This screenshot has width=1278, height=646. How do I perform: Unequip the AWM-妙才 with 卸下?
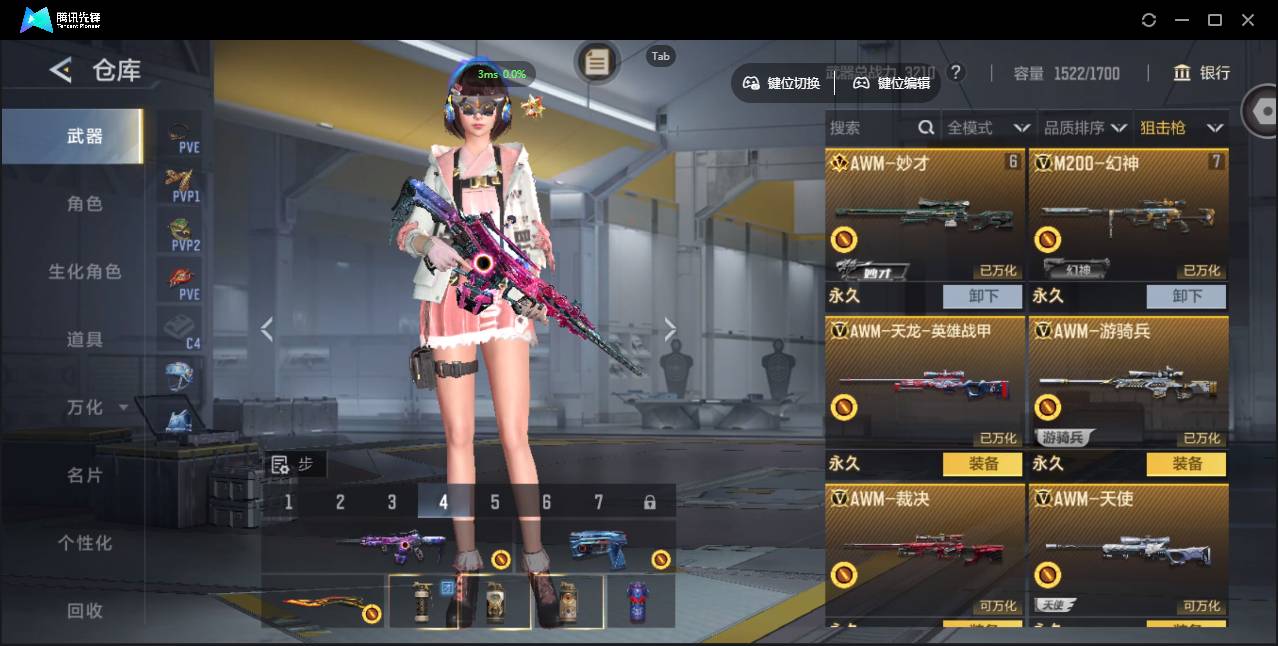pos(983,296)
